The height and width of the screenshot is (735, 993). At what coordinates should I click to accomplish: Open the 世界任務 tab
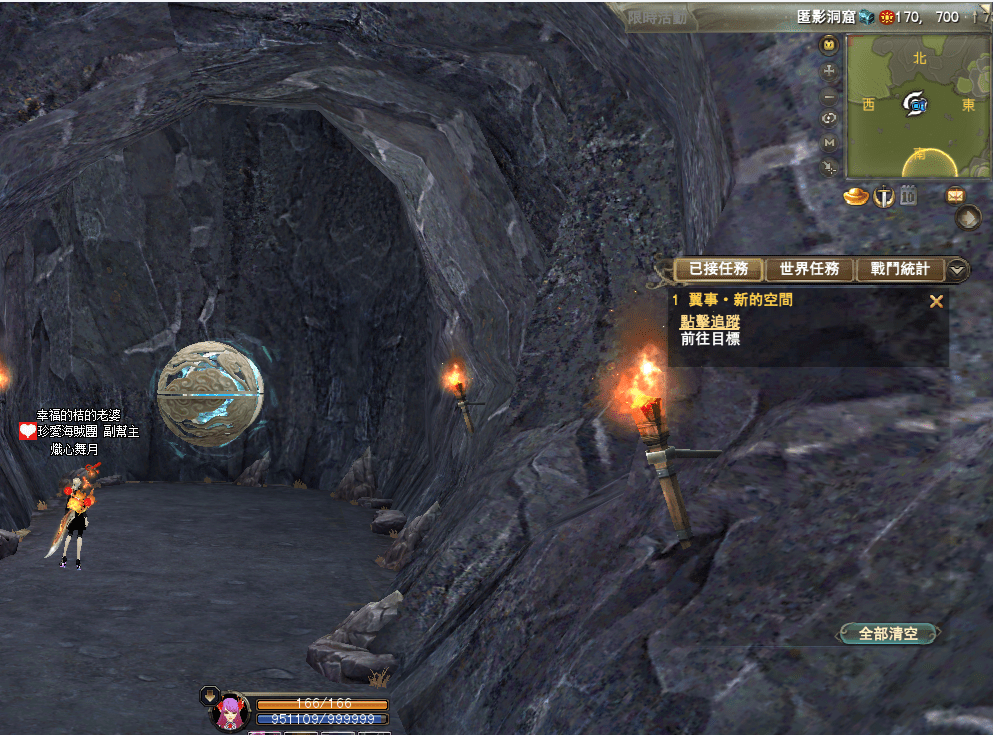pos(809,269)
